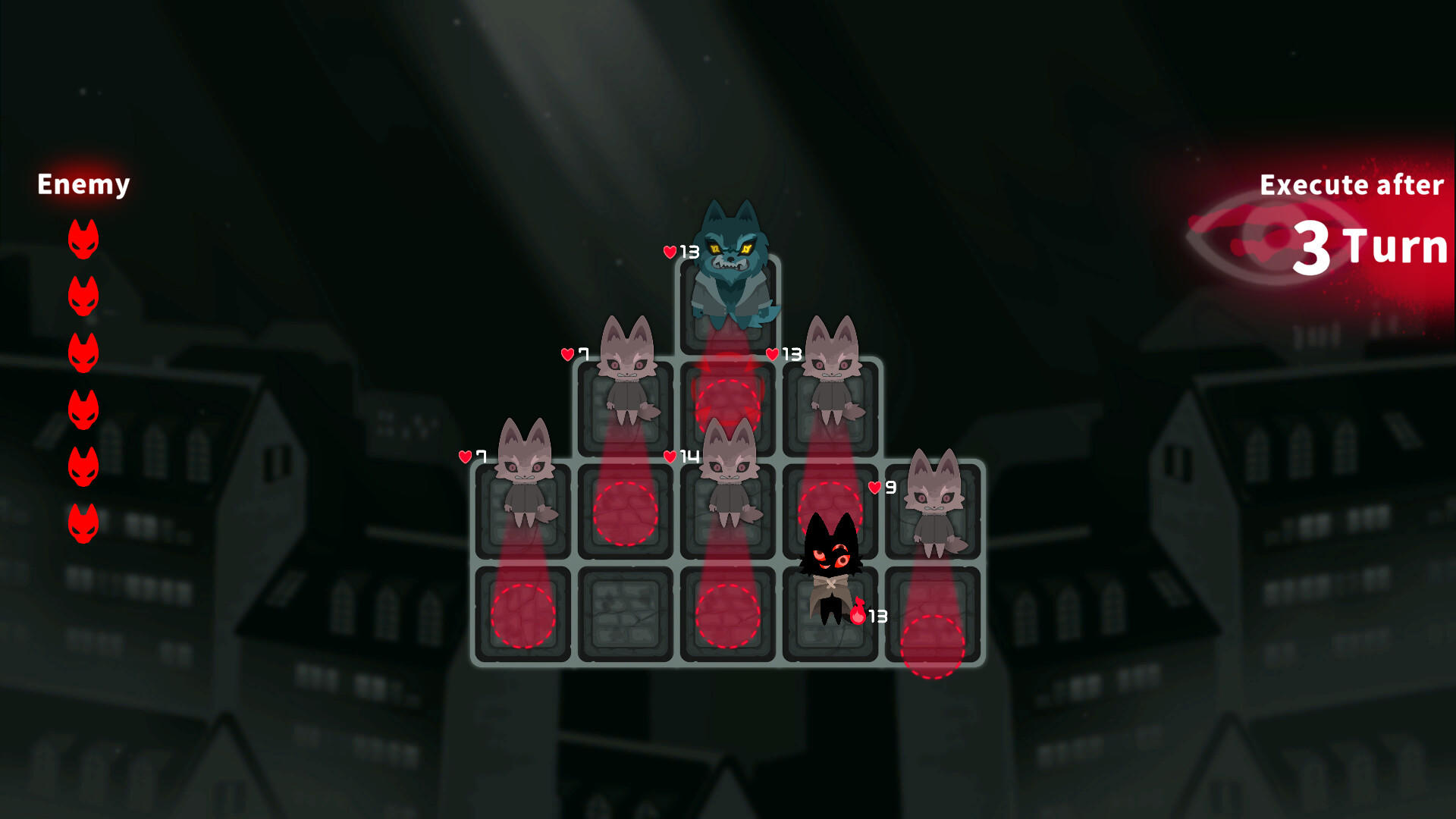1456x819 pixels.
Task: Click the flame item icon next to the black cat
Action: pos(857,613)
